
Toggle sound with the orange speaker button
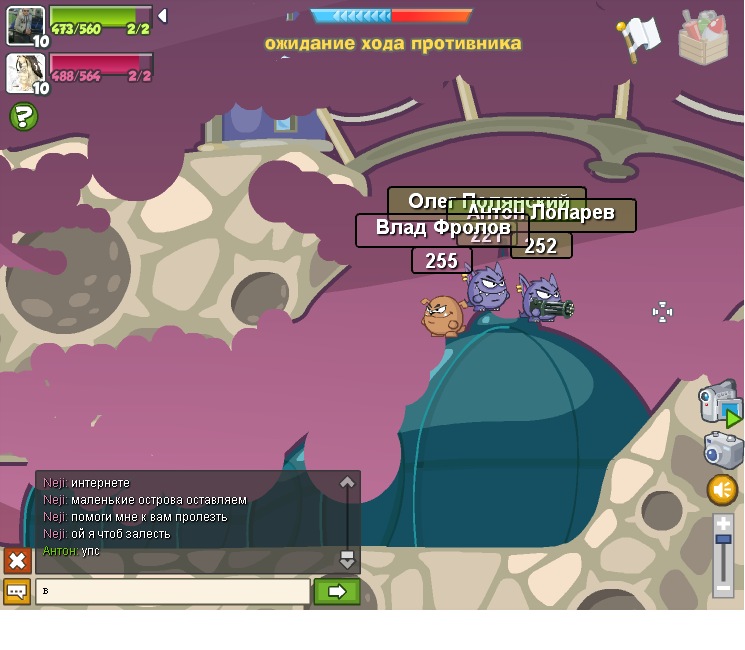point(722,490)
